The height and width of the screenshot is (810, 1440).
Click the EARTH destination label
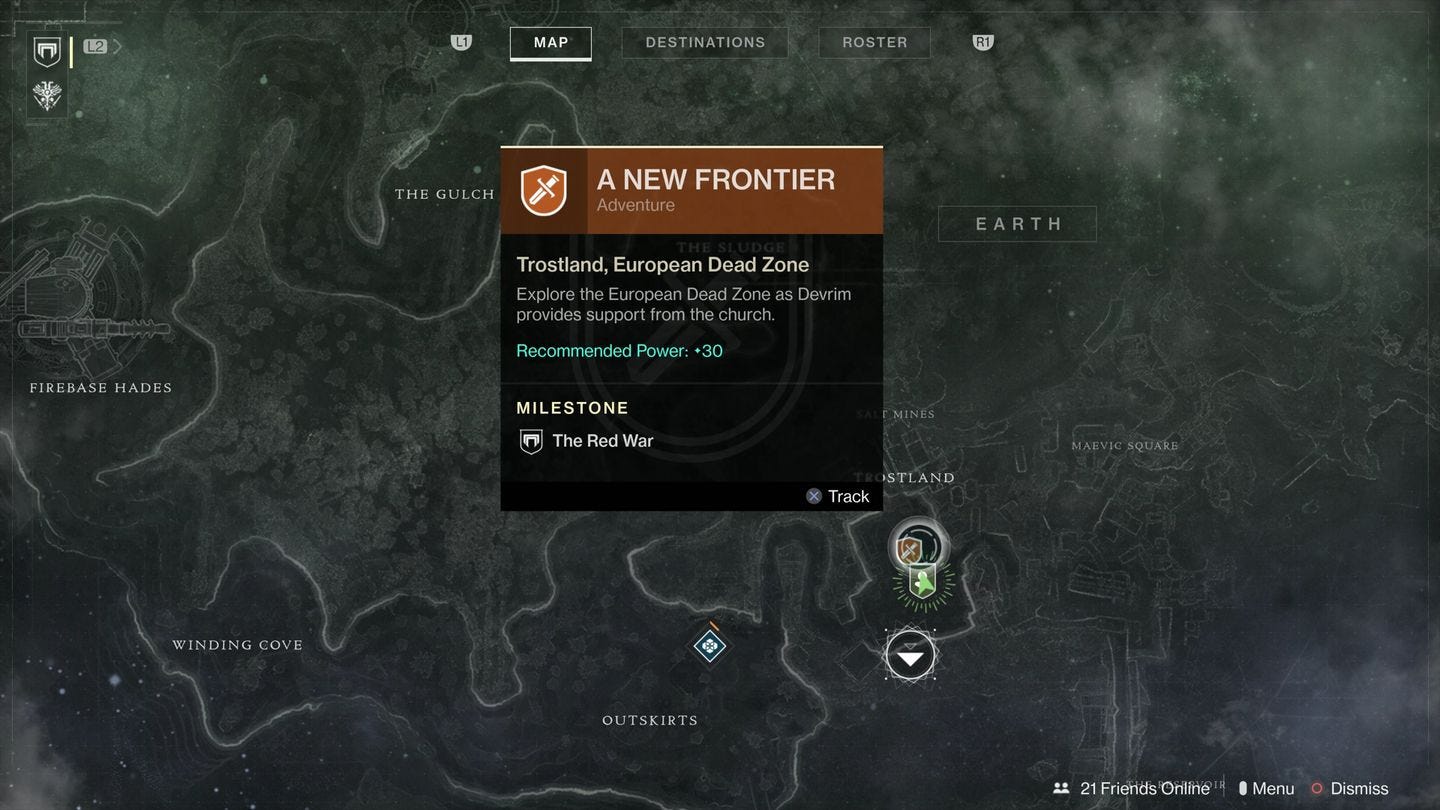1017,223
